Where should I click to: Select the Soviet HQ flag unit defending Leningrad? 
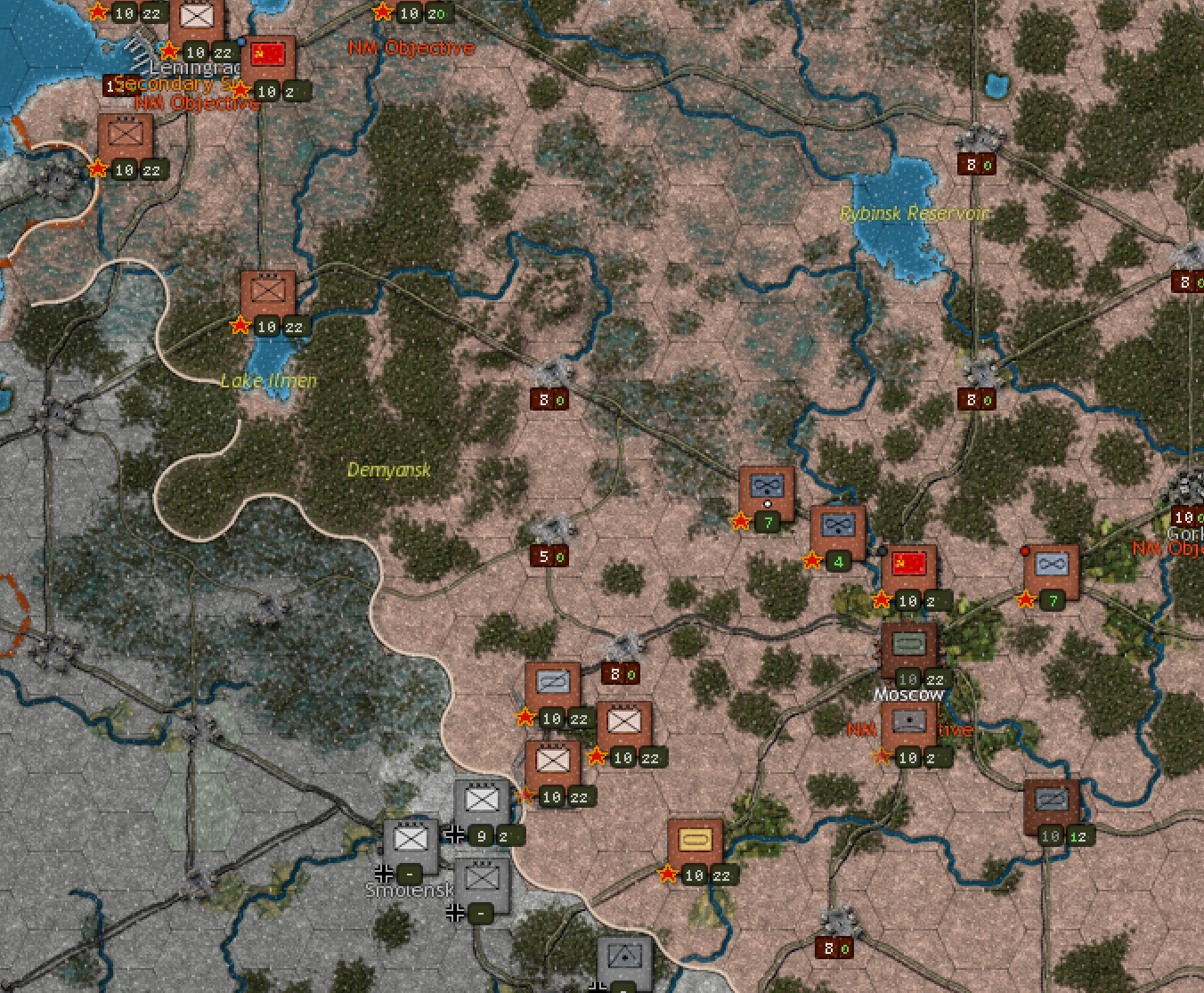(268, 55)
